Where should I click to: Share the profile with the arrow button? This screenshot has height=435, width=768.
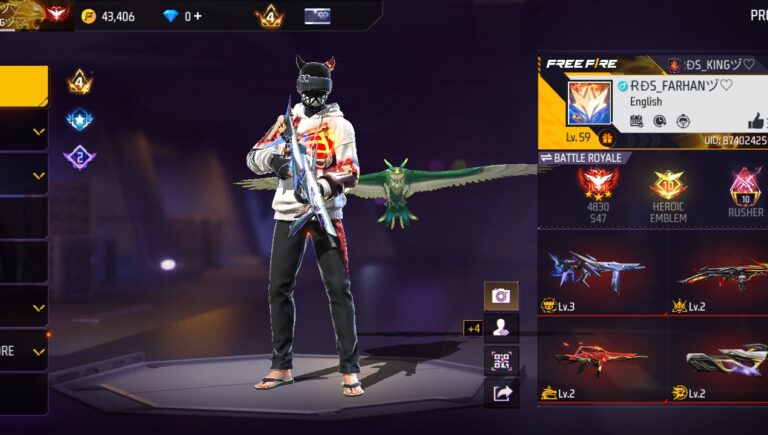501,393
